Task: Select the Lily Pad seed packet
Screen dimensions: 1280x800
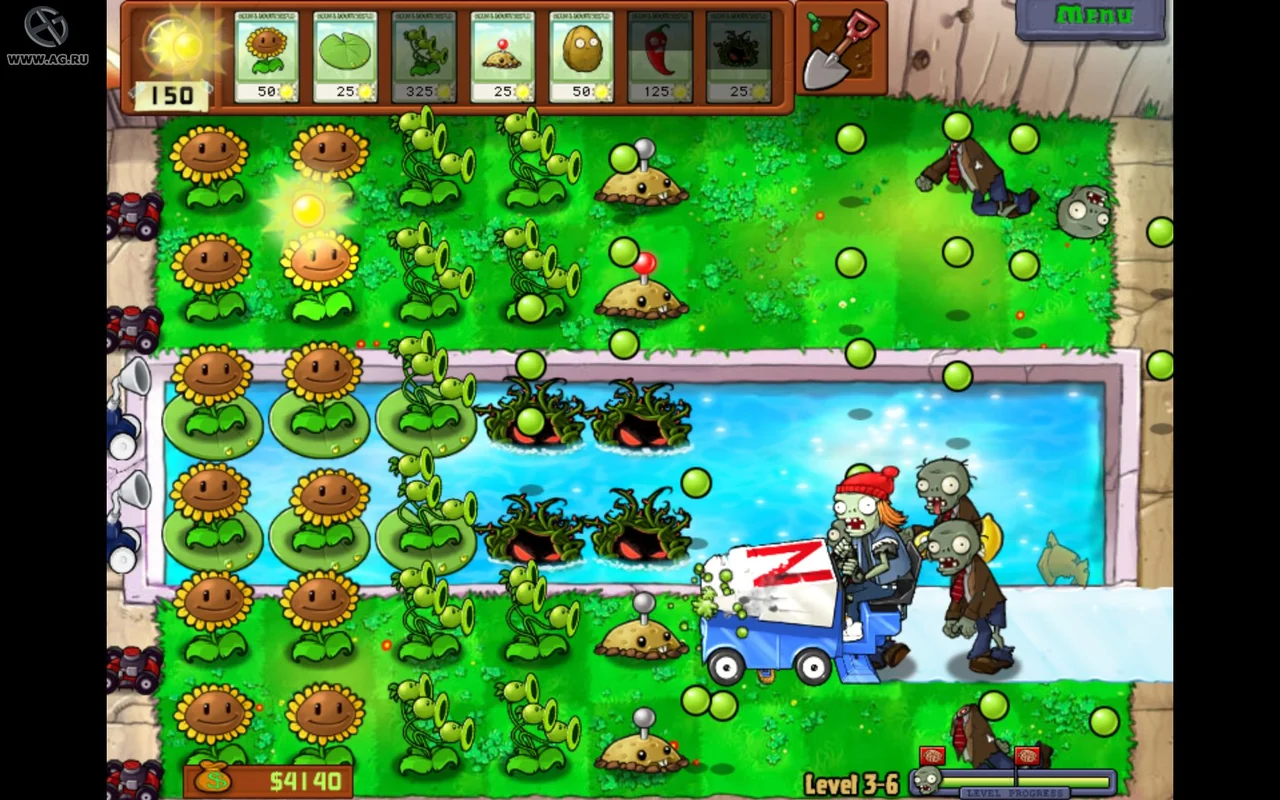Action: click(343, 55)
